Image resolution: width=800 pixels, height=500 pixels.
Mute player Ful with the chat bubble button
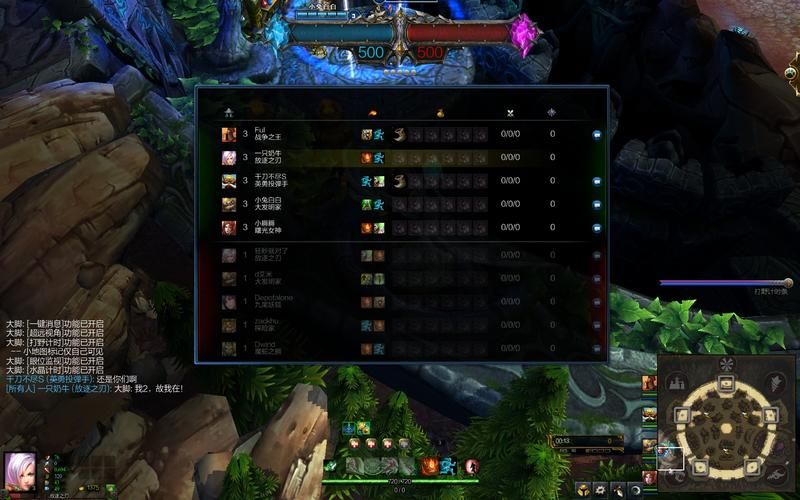coord(596,134)
